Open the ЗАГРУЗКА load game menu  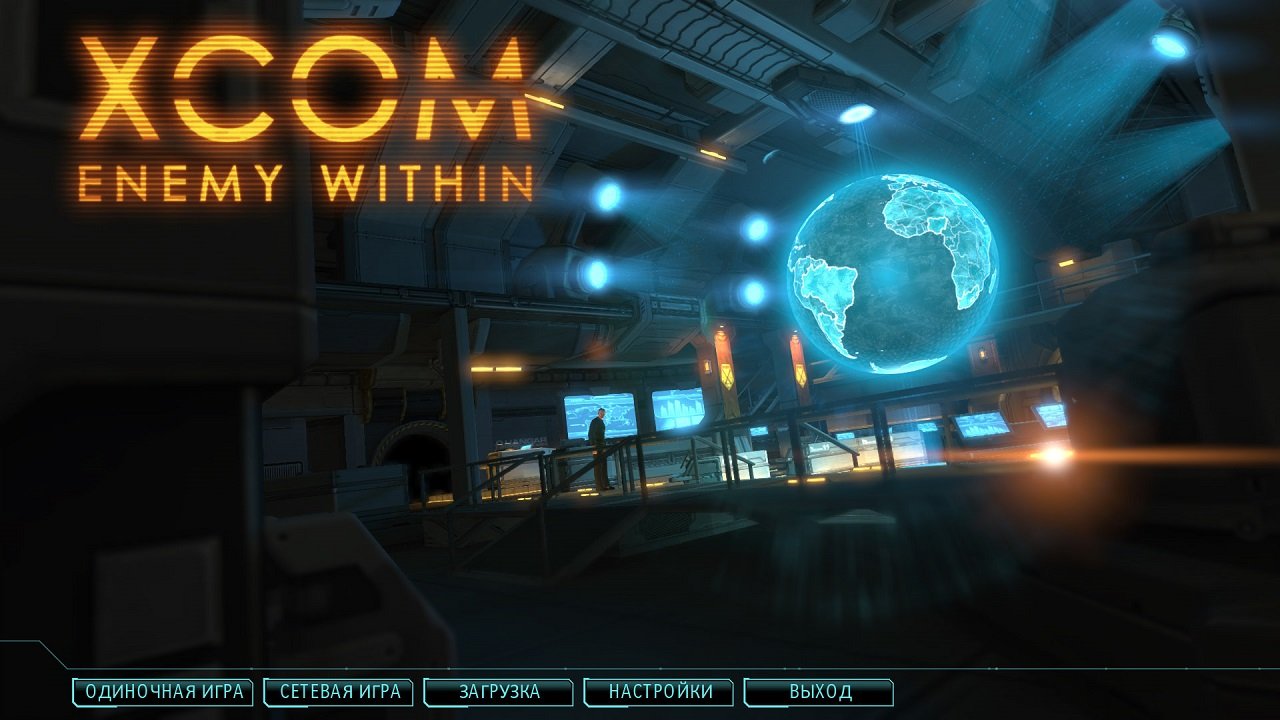point(498,690)
